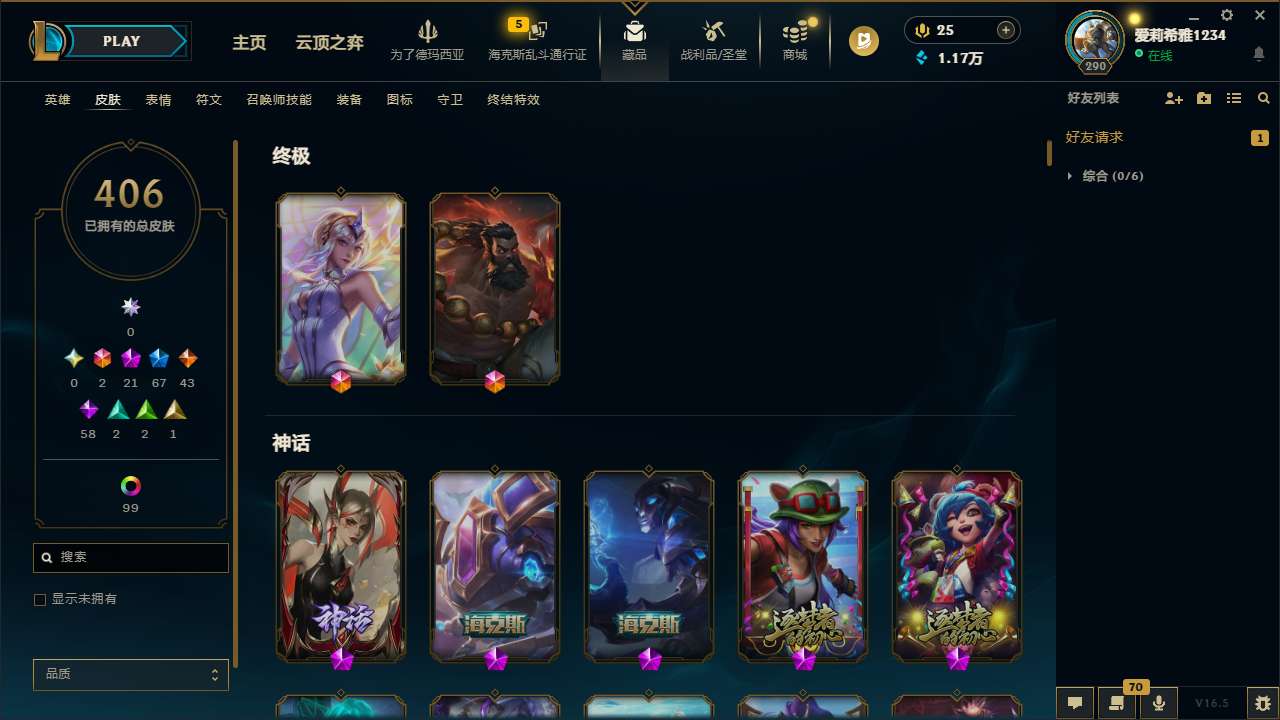Open the friend list view options icon

pyautogui.click(x=1234, y=98)
